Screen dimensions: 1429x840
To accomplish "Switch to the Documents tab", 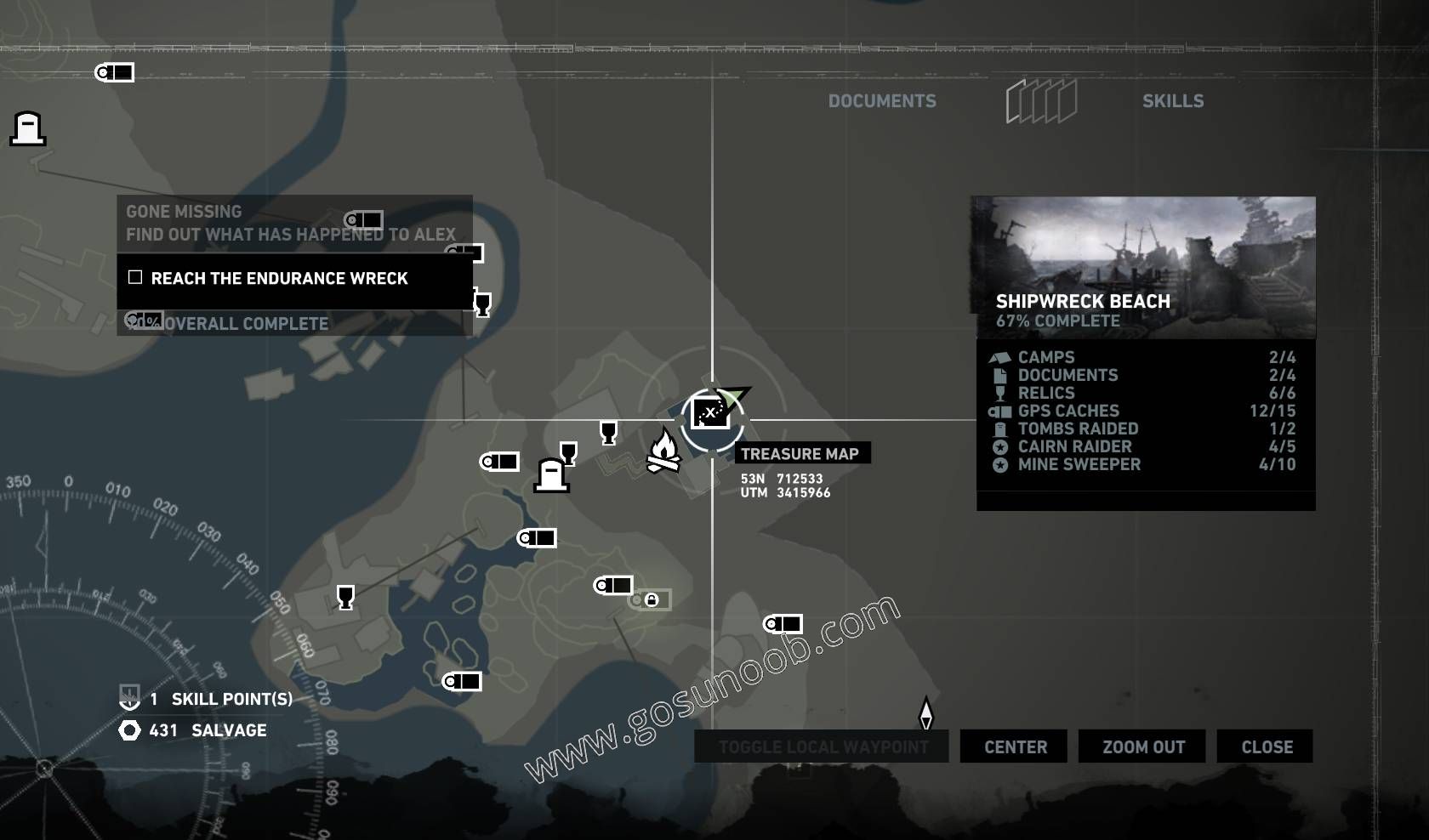I will (883, 100).
